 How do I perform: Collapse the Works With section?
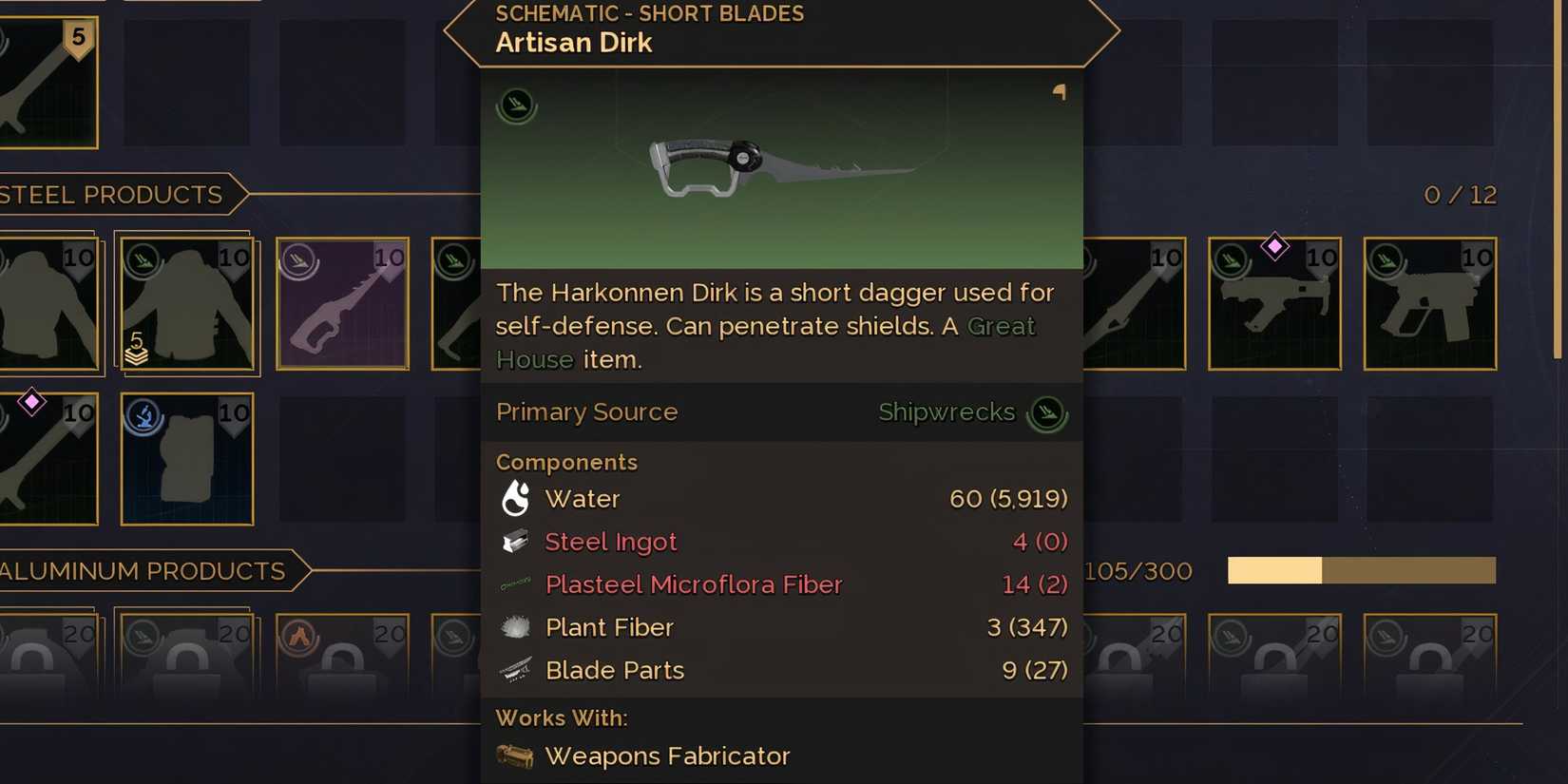point(562,717)
